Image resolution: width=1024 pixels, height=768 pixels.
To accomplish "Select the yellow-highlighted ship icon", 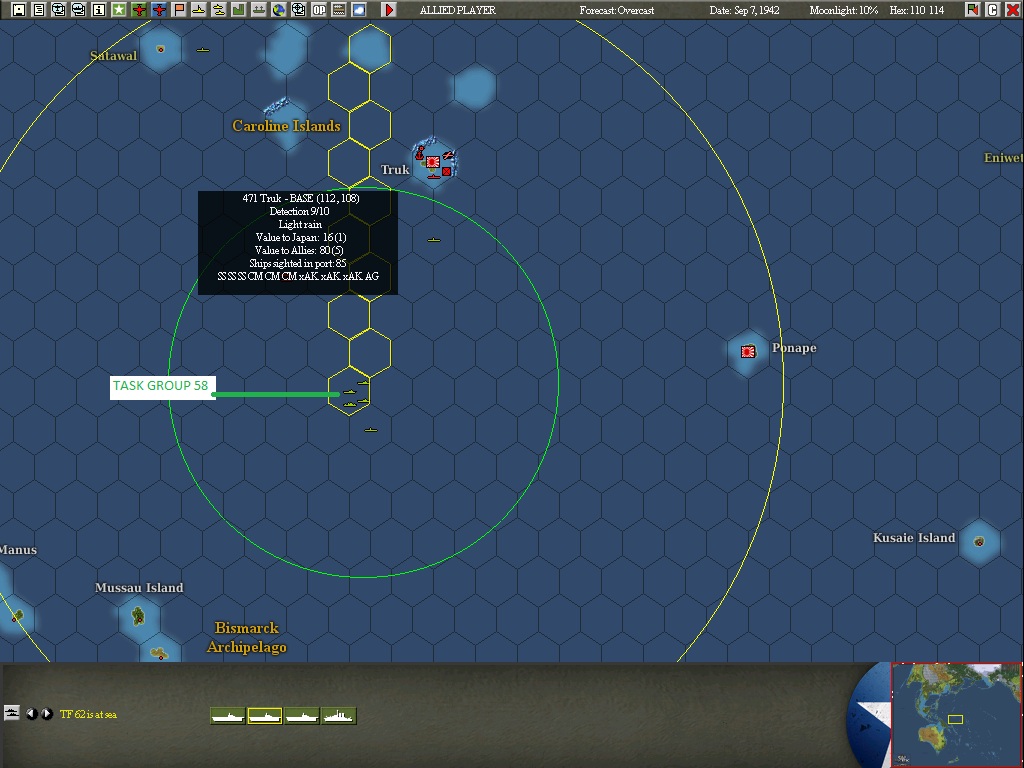I will pos(265,716).
